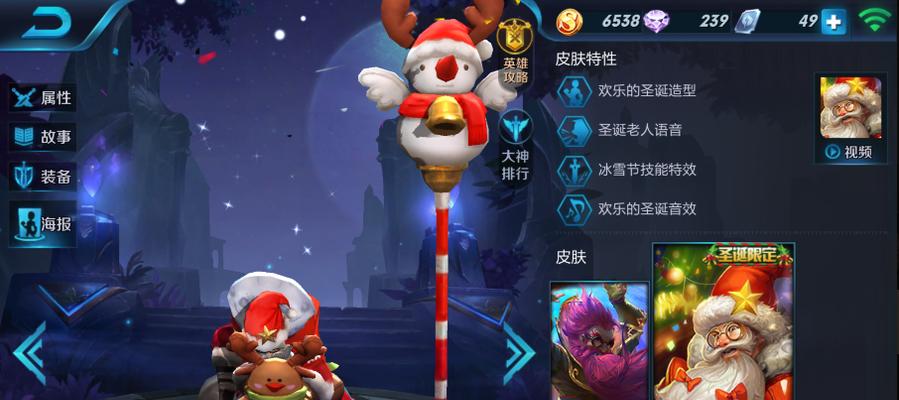The height and width of the screenshot is (400, 899).
Task: Select the 欢乐的圣诞音效 trait
Action: [x=575, y=208]
